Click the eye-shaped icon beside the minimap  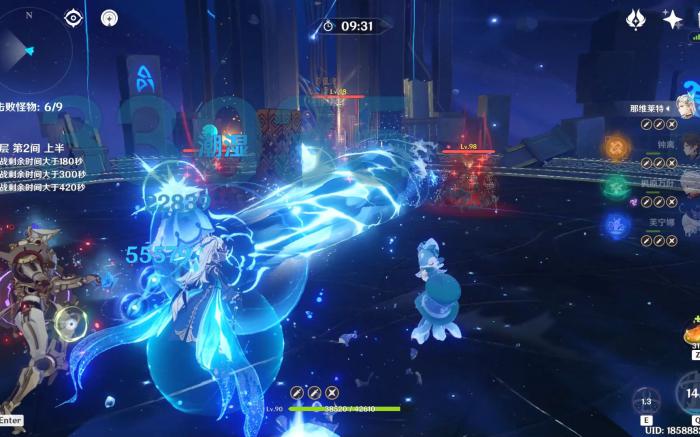pos(74,17)
